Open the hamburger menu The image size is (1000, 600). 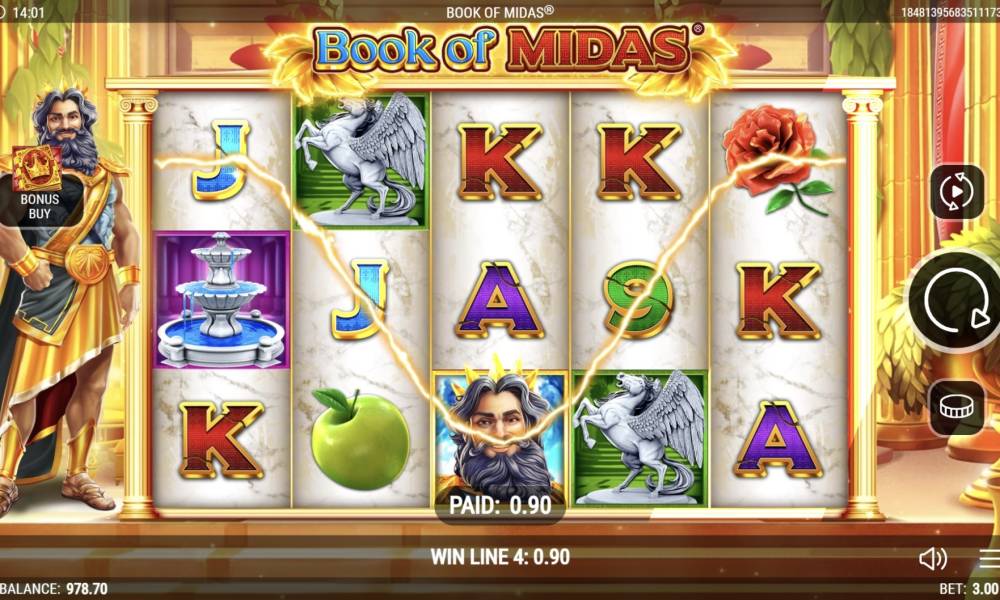tap(989, 558)
